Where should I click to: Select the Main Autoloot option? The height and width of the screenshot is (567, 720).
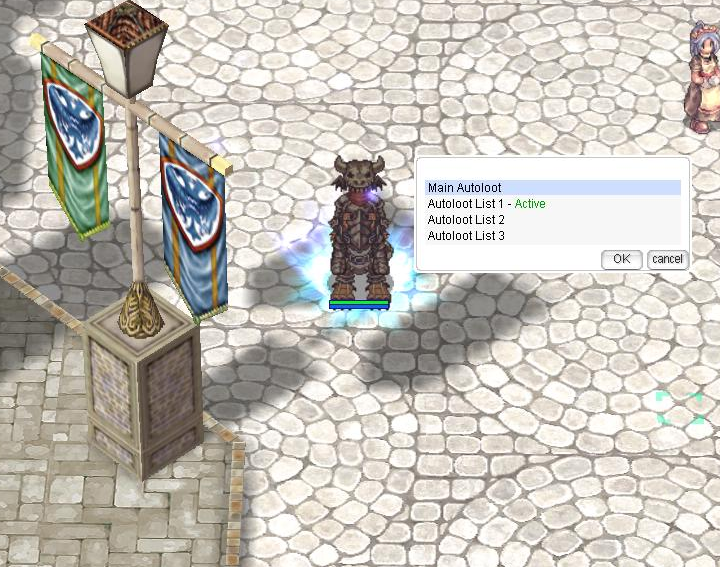click(x=465, y=188)
